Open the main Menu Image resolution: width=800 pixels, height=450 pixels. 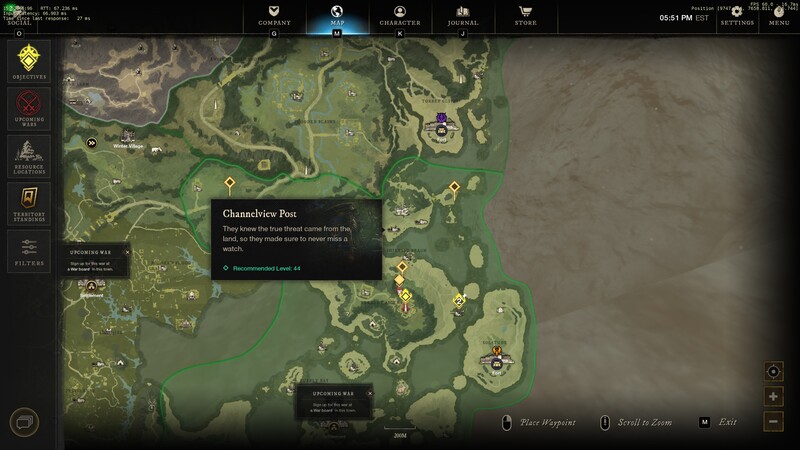click(x=779, y=15)
